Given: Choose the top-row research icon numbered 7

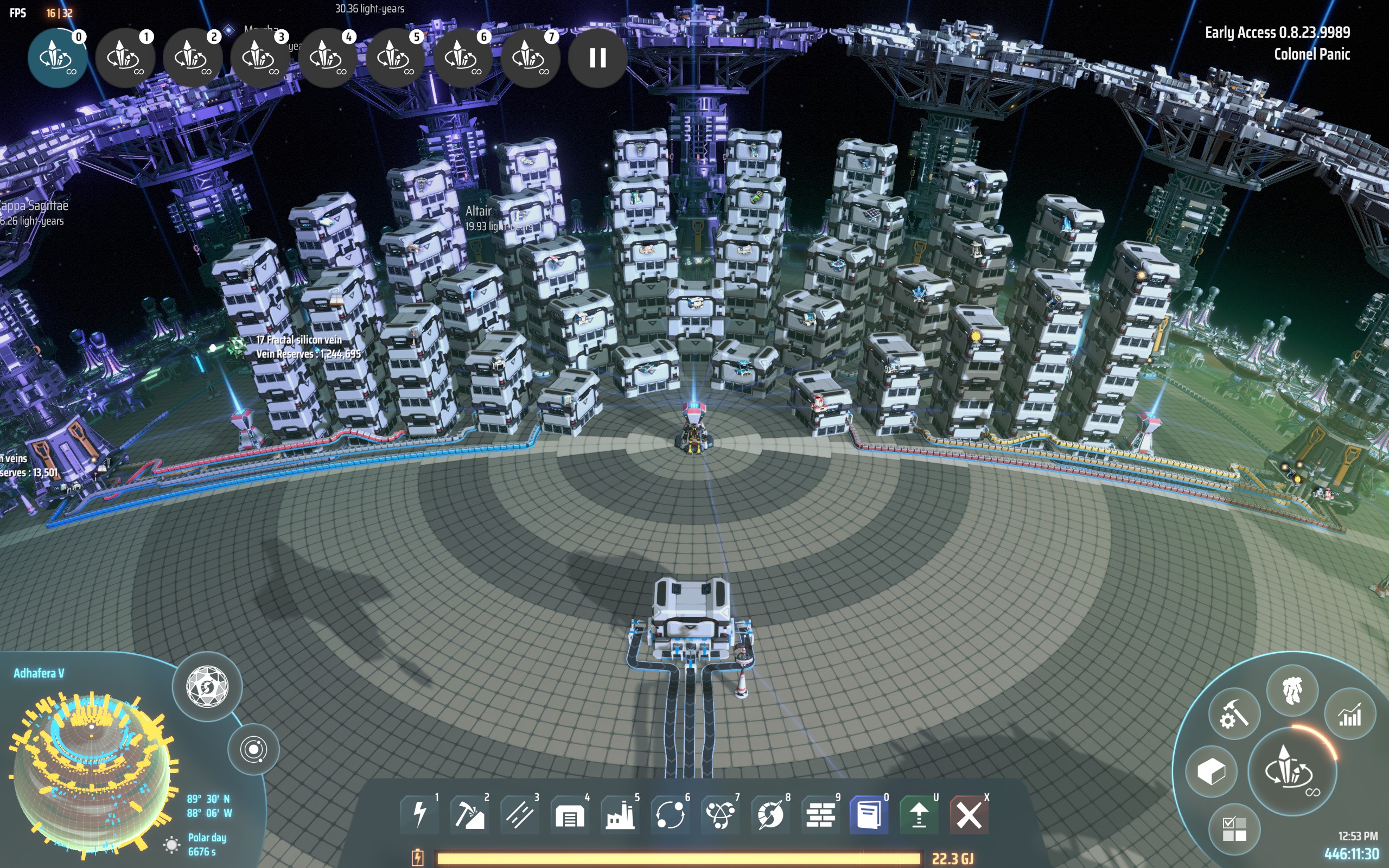Looking at the screenshot, I should [x=529, y=58].
